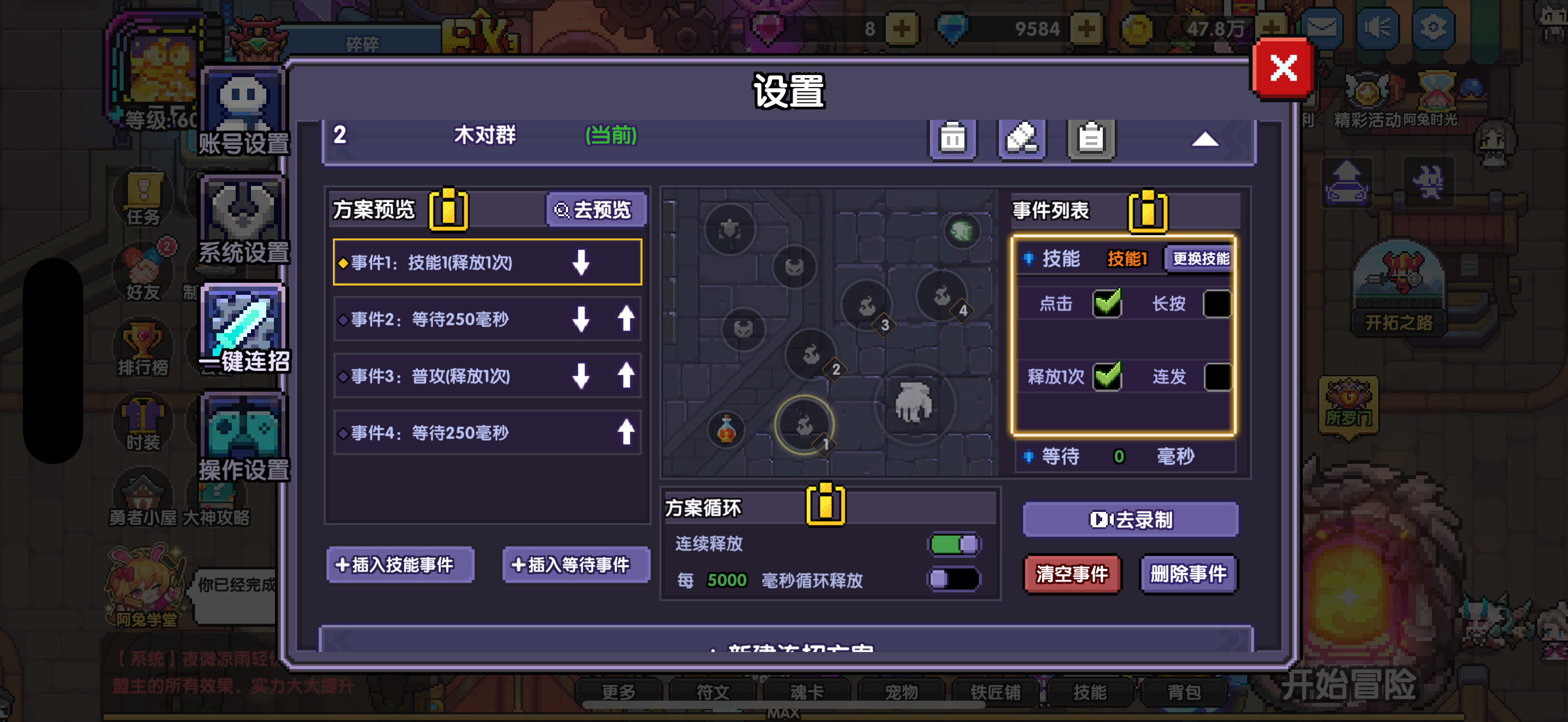Move 事件1 down with its down arrow
This screenshot has height=722, width=1568.
click(582, 263)
